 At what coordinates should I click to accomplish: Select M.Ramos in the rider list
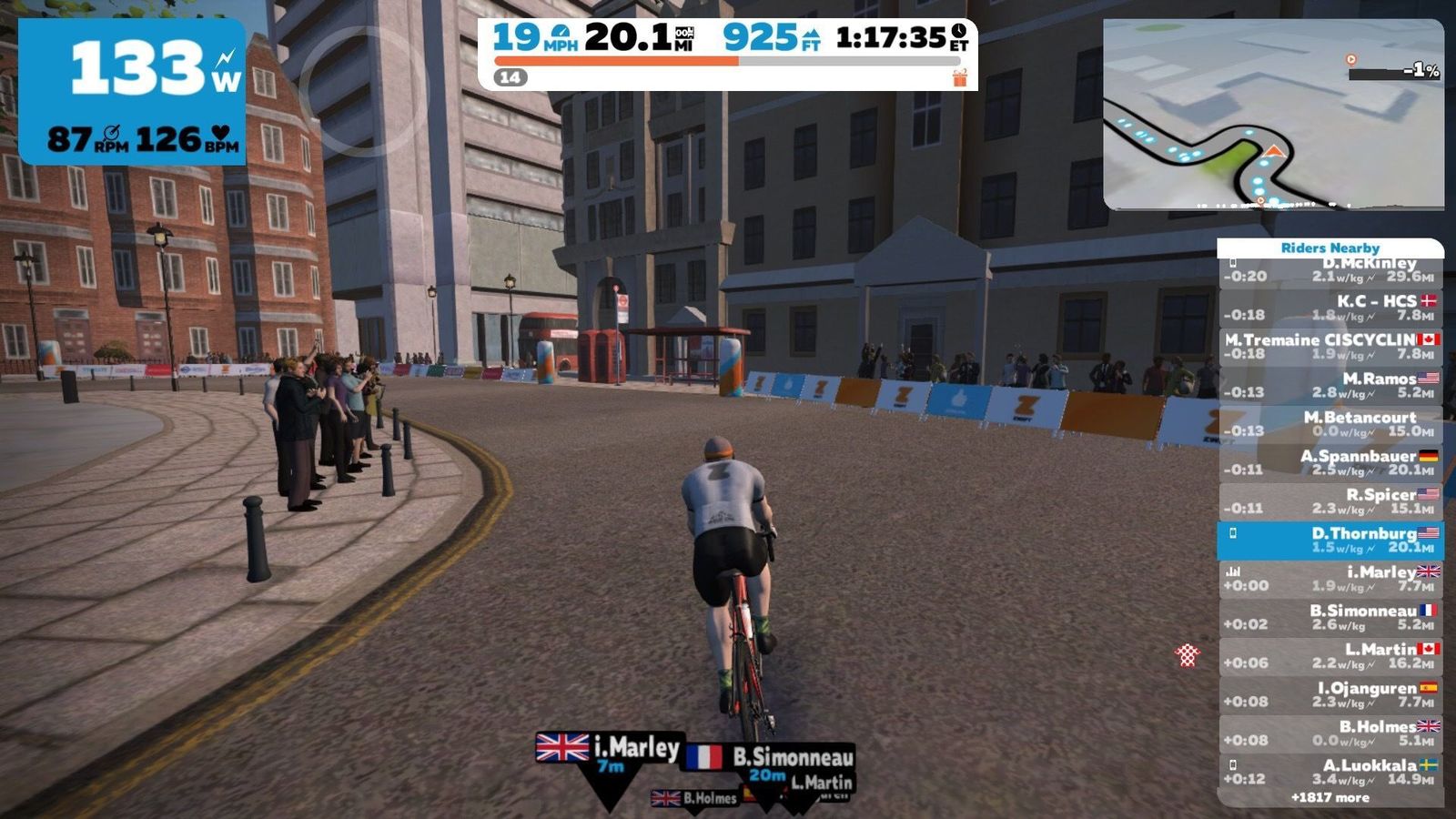tap(1330, 386)
